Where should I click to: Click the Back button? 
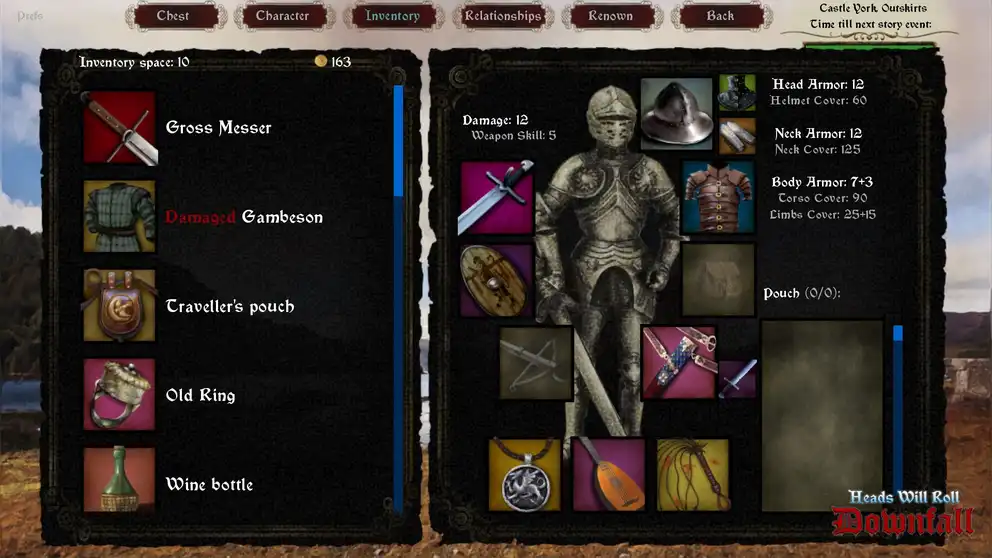point(720,16)
